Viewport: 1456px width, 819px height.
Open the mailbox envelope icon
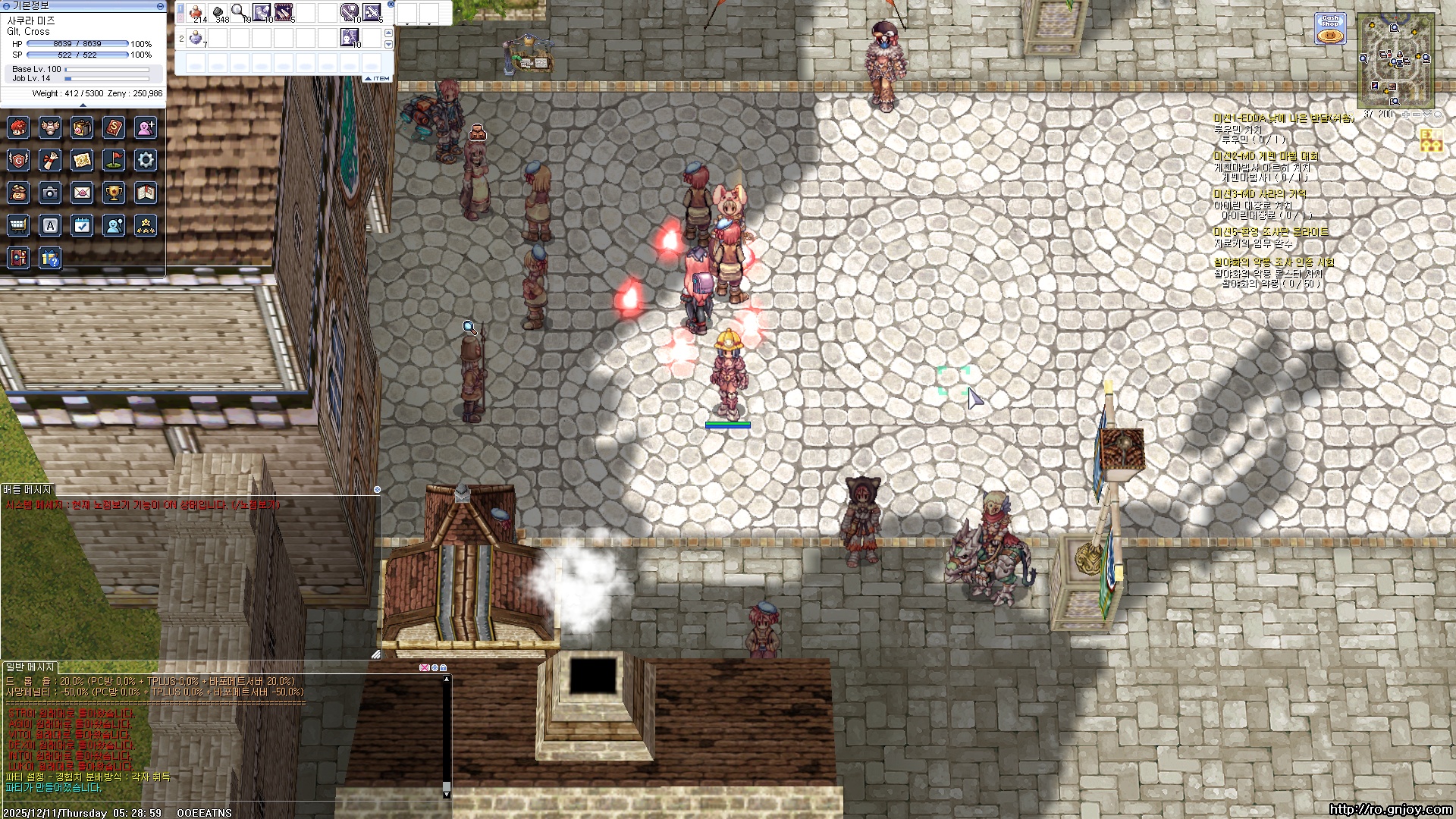coord(82,193)
